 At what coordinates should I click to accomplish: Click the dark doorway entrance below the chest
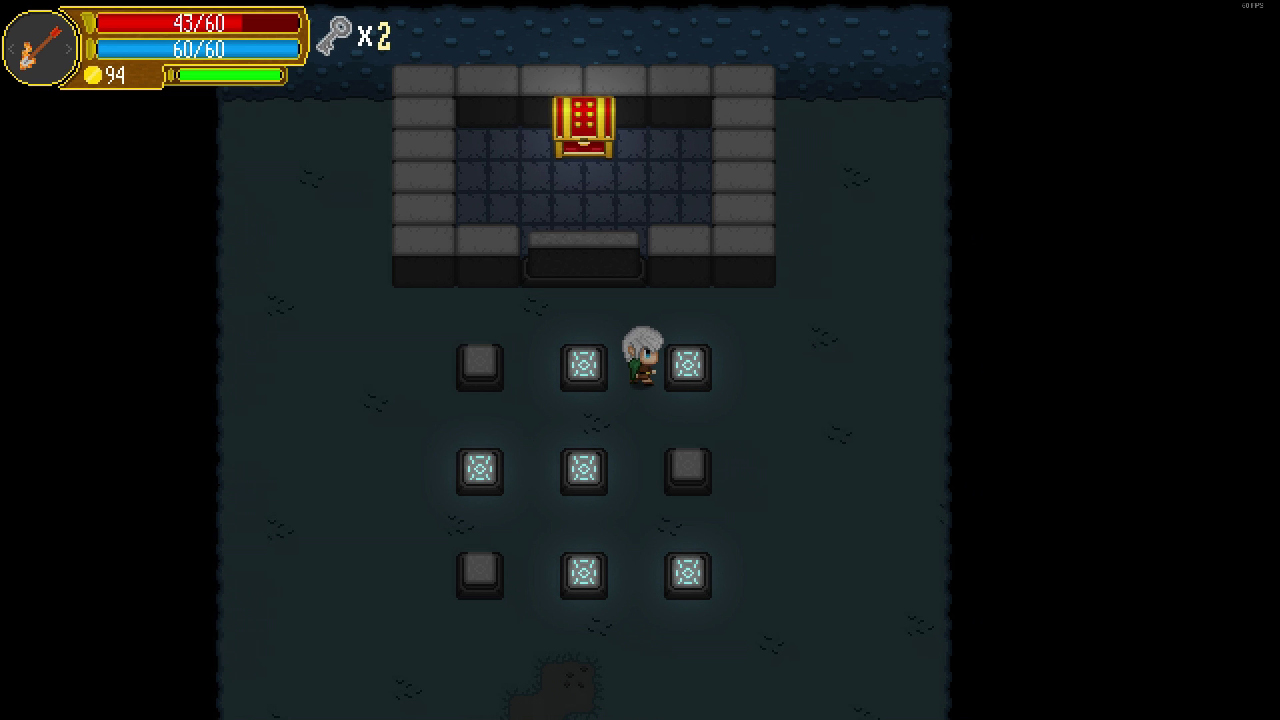pos(583,262)
